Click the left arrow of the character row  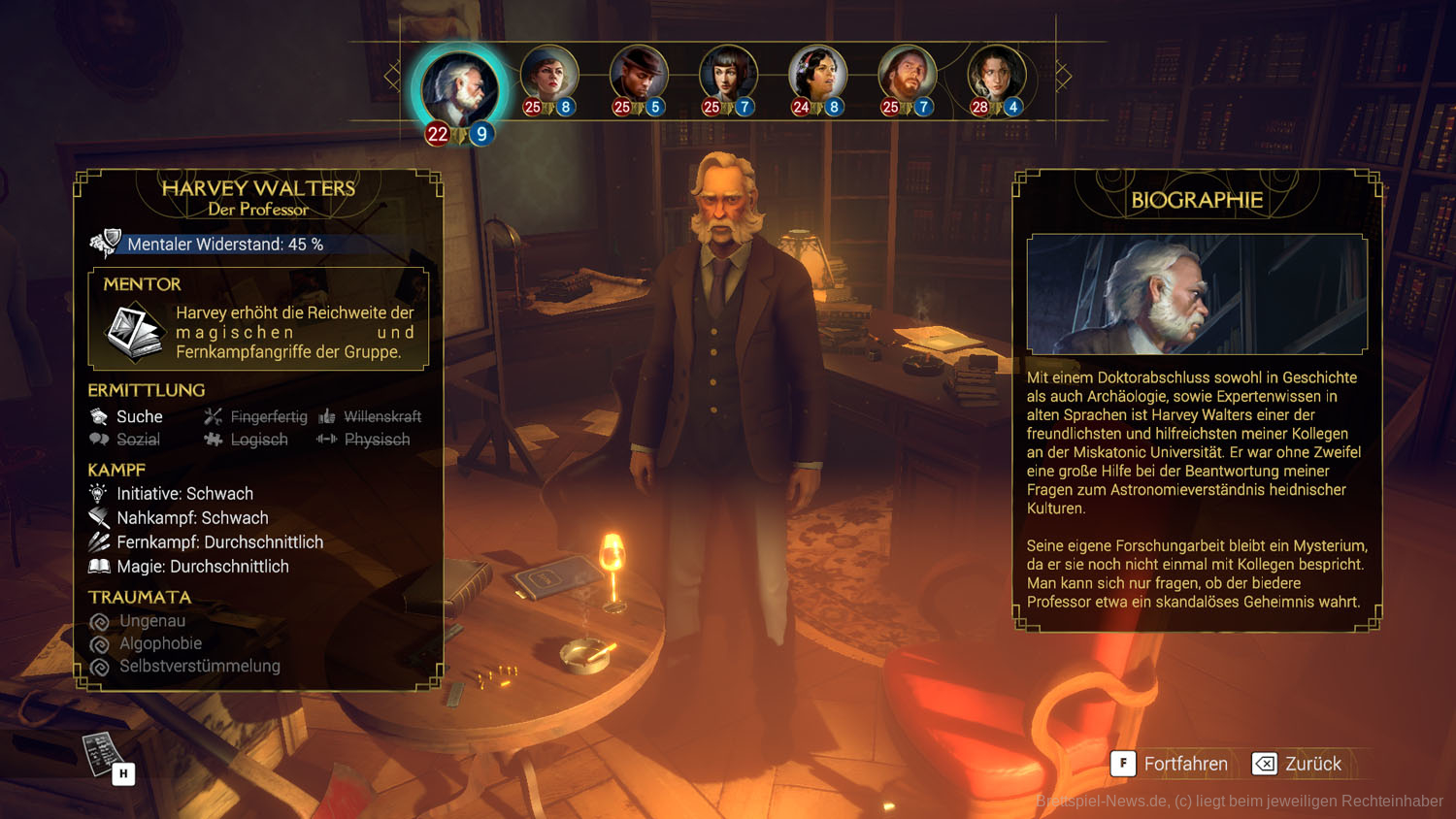[392, 76]
